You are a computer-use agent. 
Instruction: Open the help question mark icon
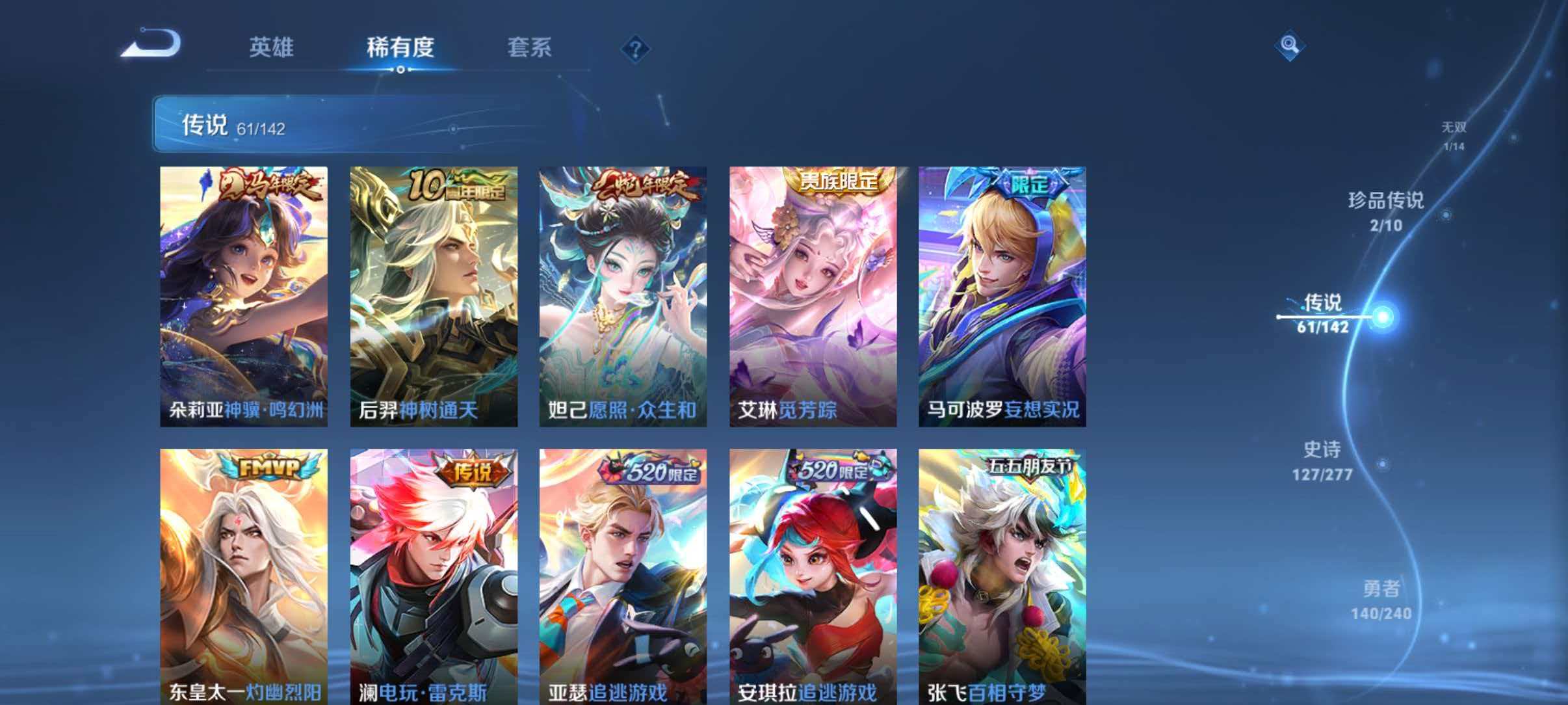click(635, 48)
